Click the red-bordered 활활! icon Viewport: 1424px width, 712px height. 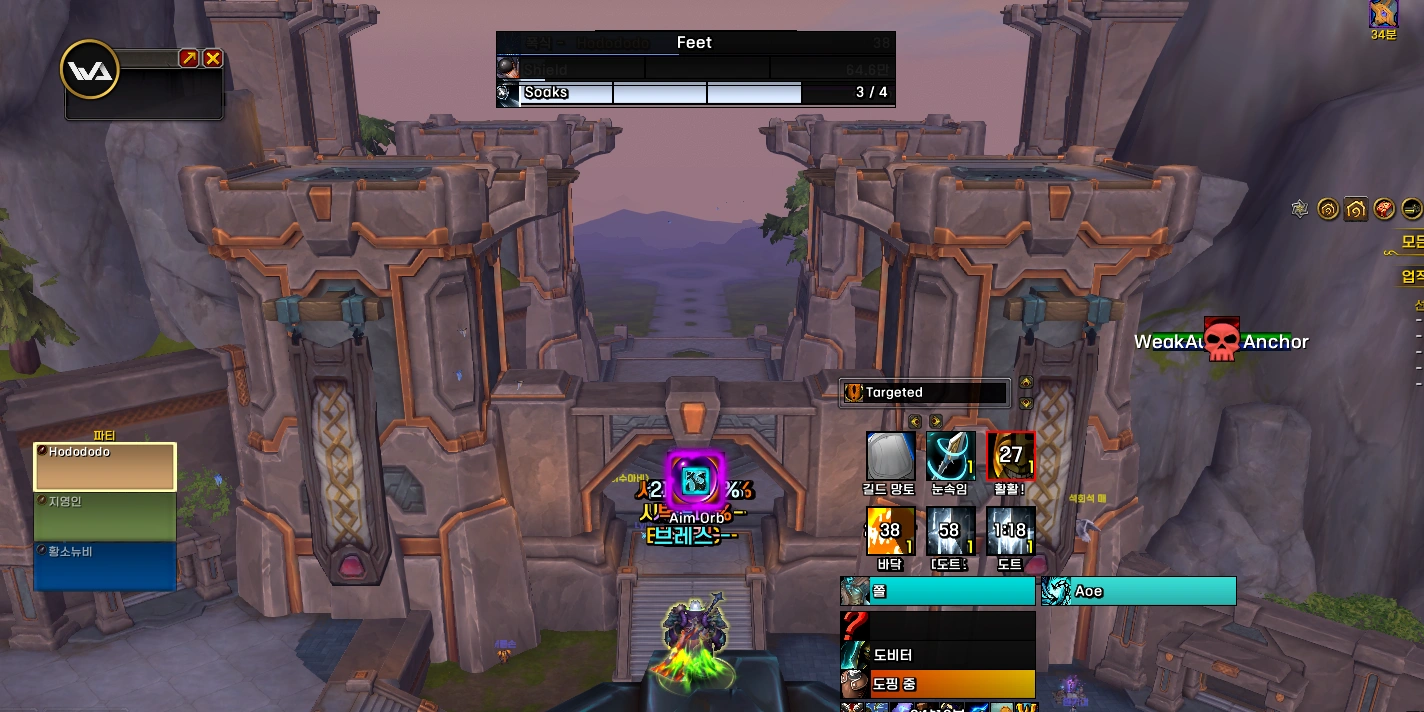1010,456
